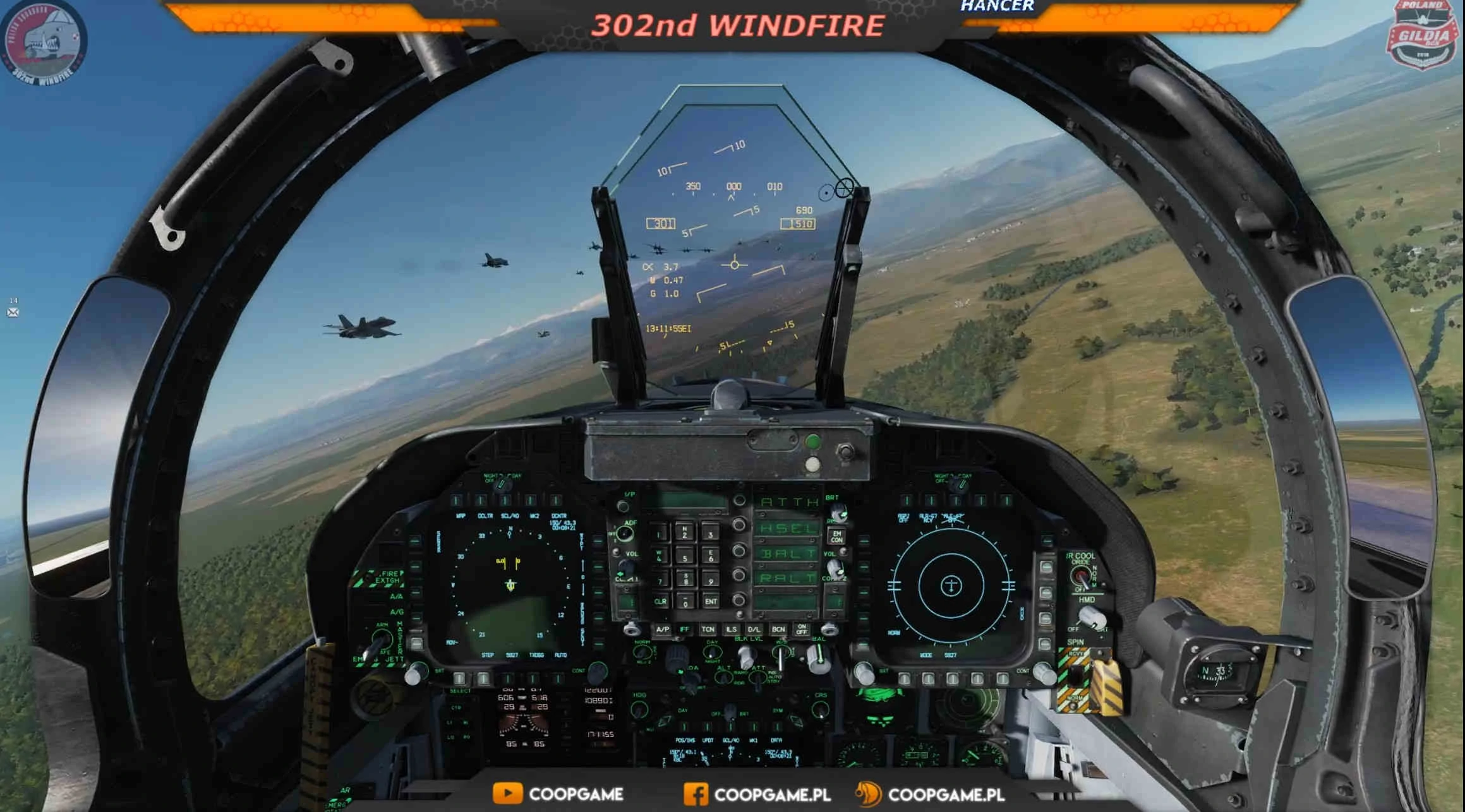Select the BCN beacon button
Viewport: 1465px width, 812px height.
[x=778, y=630]
